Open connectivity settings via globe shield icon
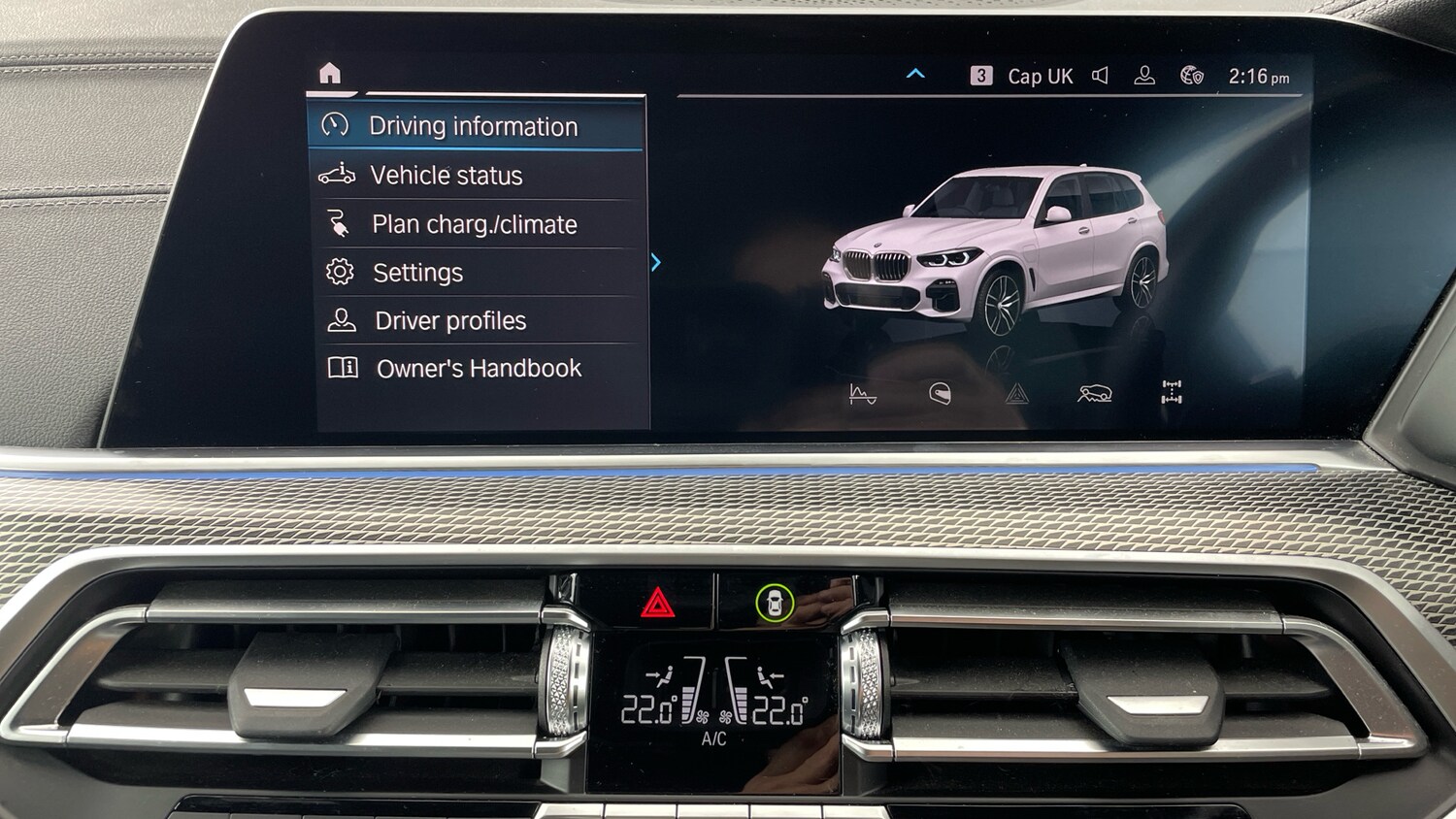The image size is (1456, 819). click(1192, 75)
